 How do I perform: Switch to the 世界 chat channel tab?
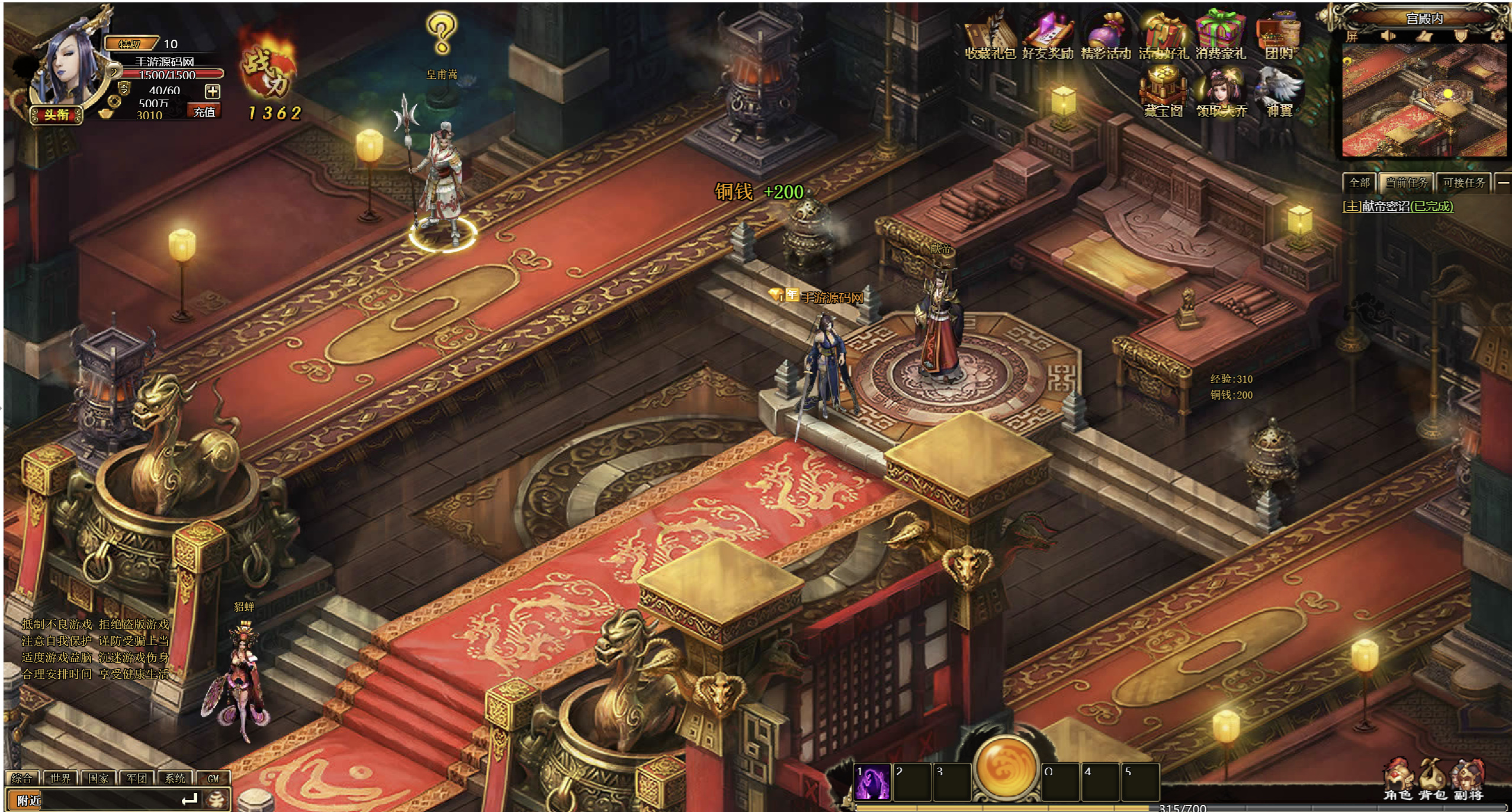[60, 778]
